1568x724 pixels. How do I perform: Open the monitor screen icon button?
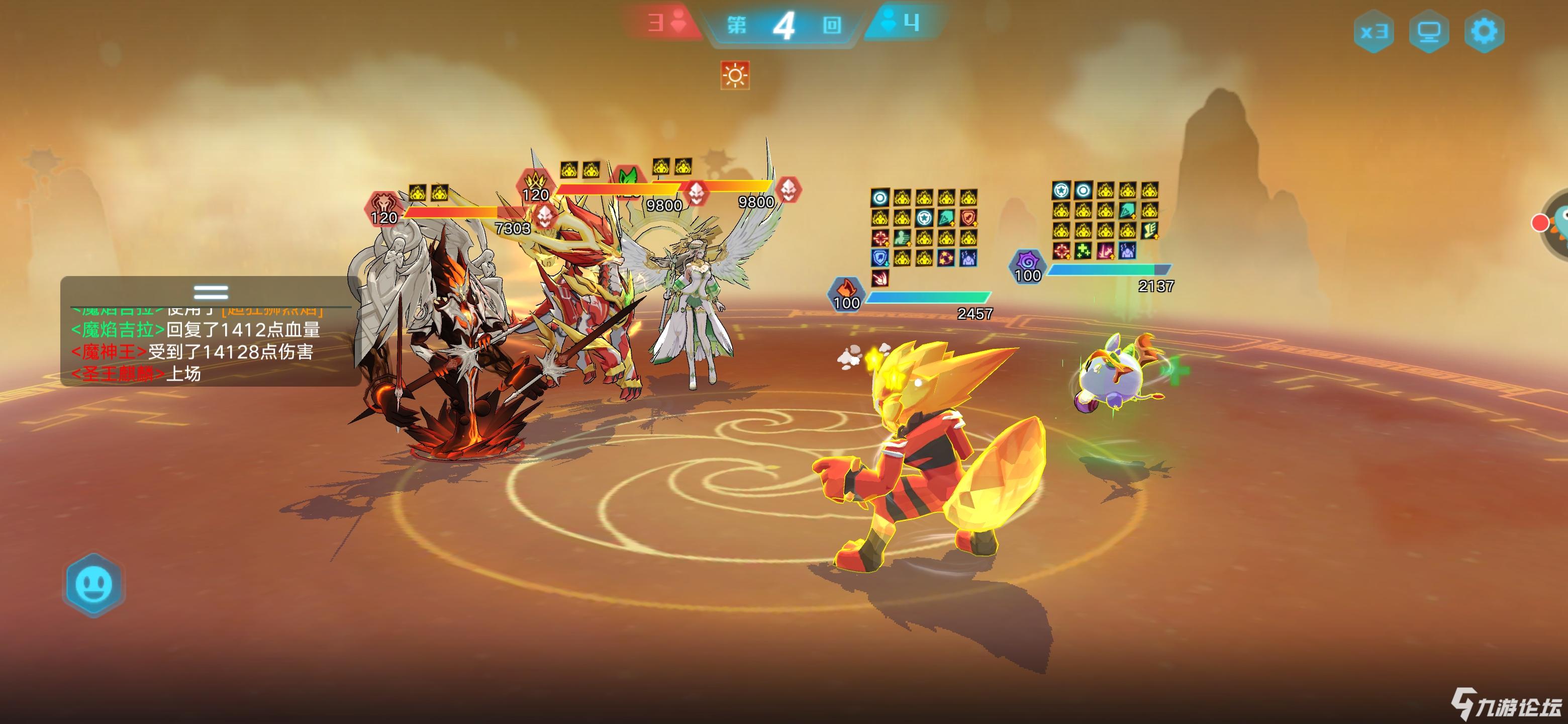click(x=1429, y=31)
